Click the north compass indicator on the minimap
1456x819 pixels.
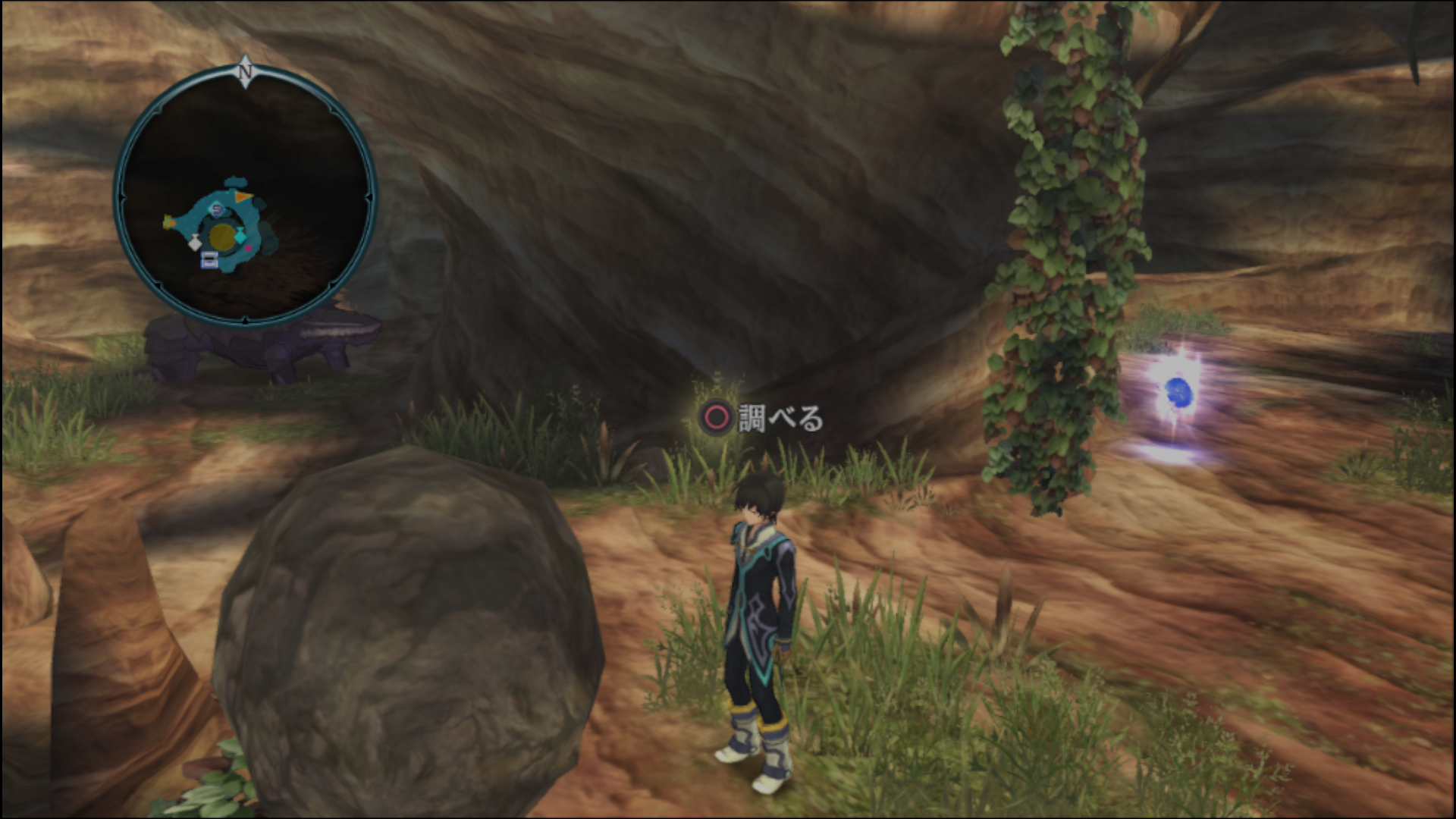(244, 70)
